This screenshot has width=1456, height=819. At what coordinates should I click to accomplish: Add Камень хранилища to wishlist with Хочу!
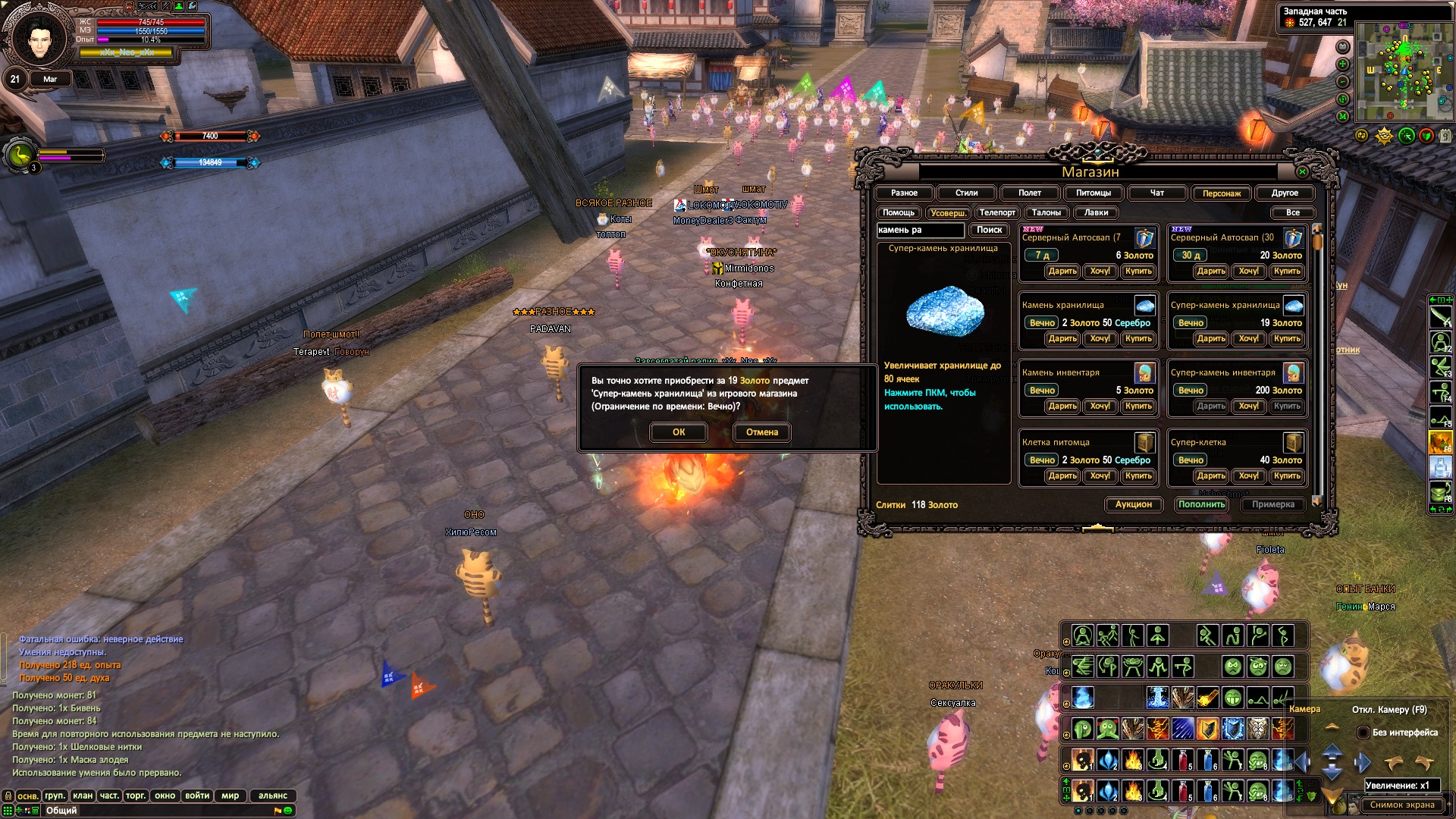coord(1100,339)
